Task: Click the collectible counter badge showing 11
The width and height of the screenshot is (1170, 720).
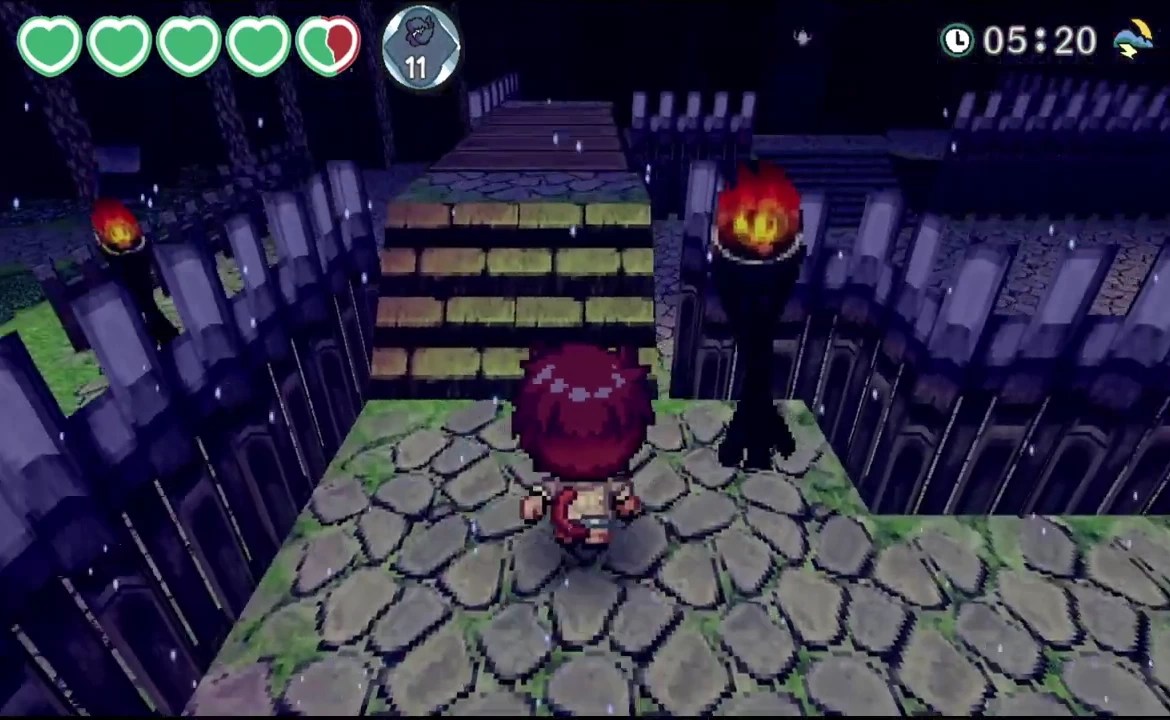Action: [x=420, y=47]
